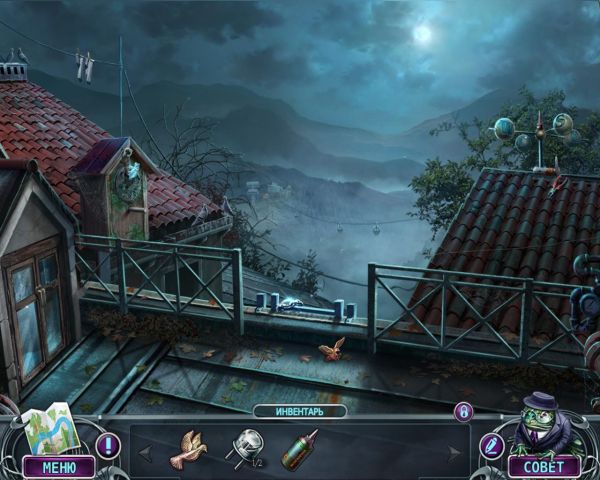This screenshot has width=600, height=480.
Task: Show previous inventory items with left arrow
Action: coord(144,452)
